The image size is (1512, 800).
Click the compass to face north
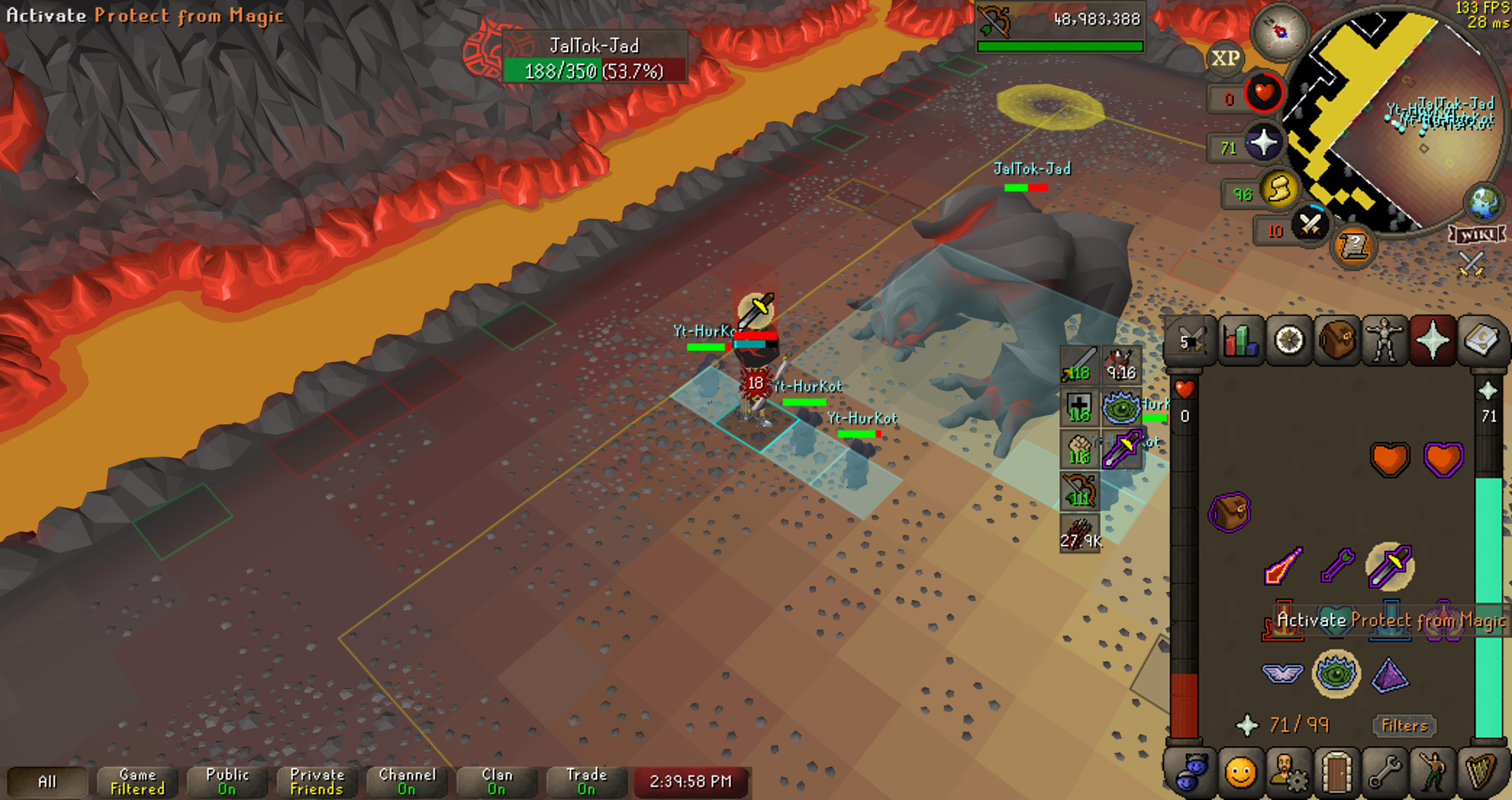coord(1280,31)
